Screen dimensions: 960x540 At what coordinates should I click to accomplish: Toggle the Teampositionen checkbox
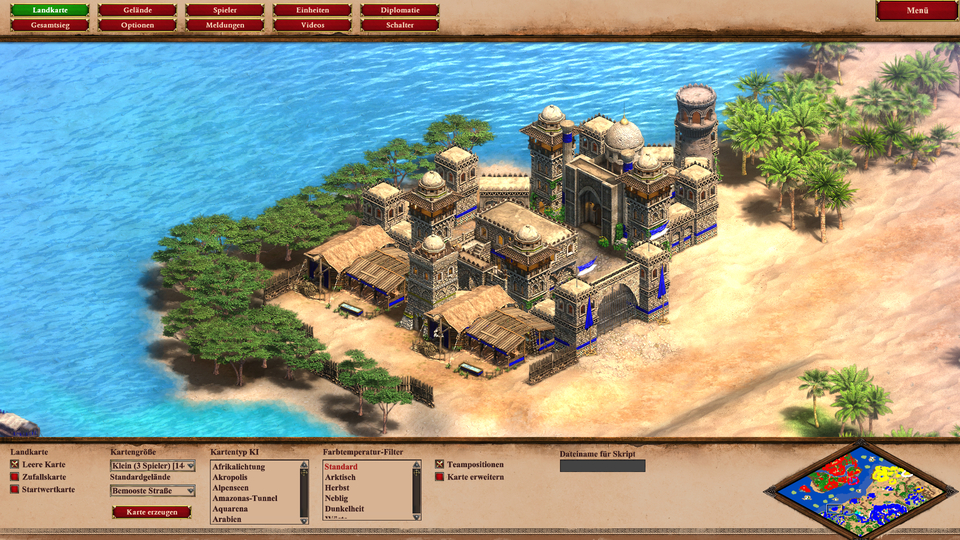[x=440, y=465]
